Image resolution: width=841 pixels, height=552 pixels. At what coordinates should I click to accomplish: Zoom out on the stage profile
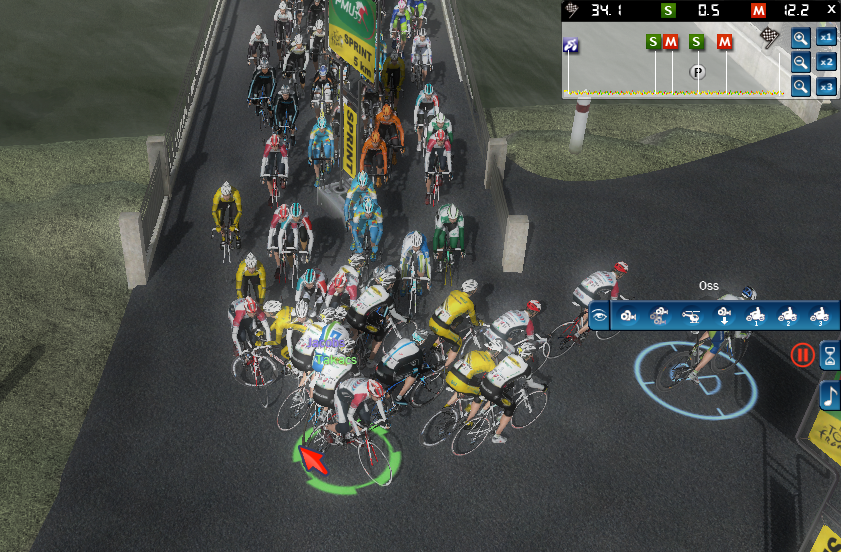(800, 62)
